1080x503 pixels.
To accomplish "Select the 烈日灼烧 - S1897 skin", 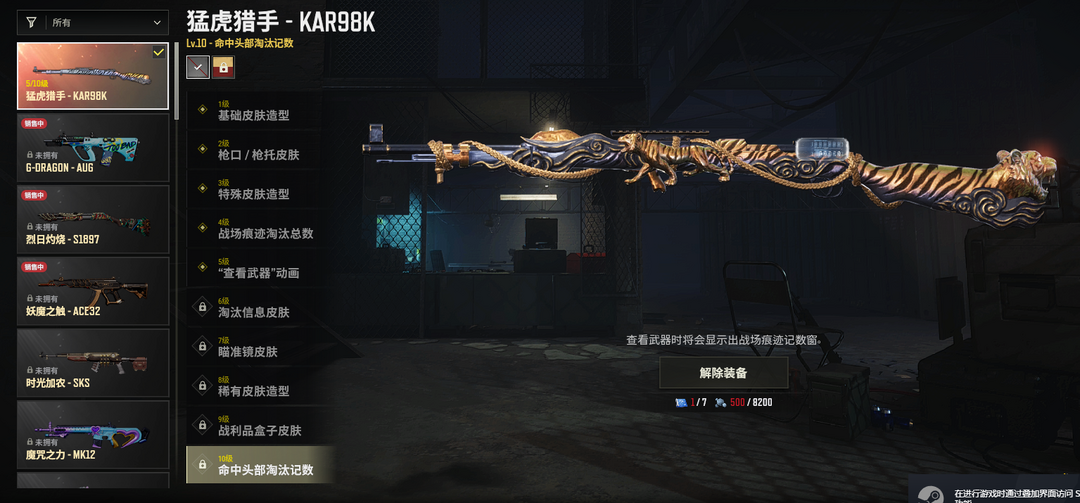I will tap(93, 218).
